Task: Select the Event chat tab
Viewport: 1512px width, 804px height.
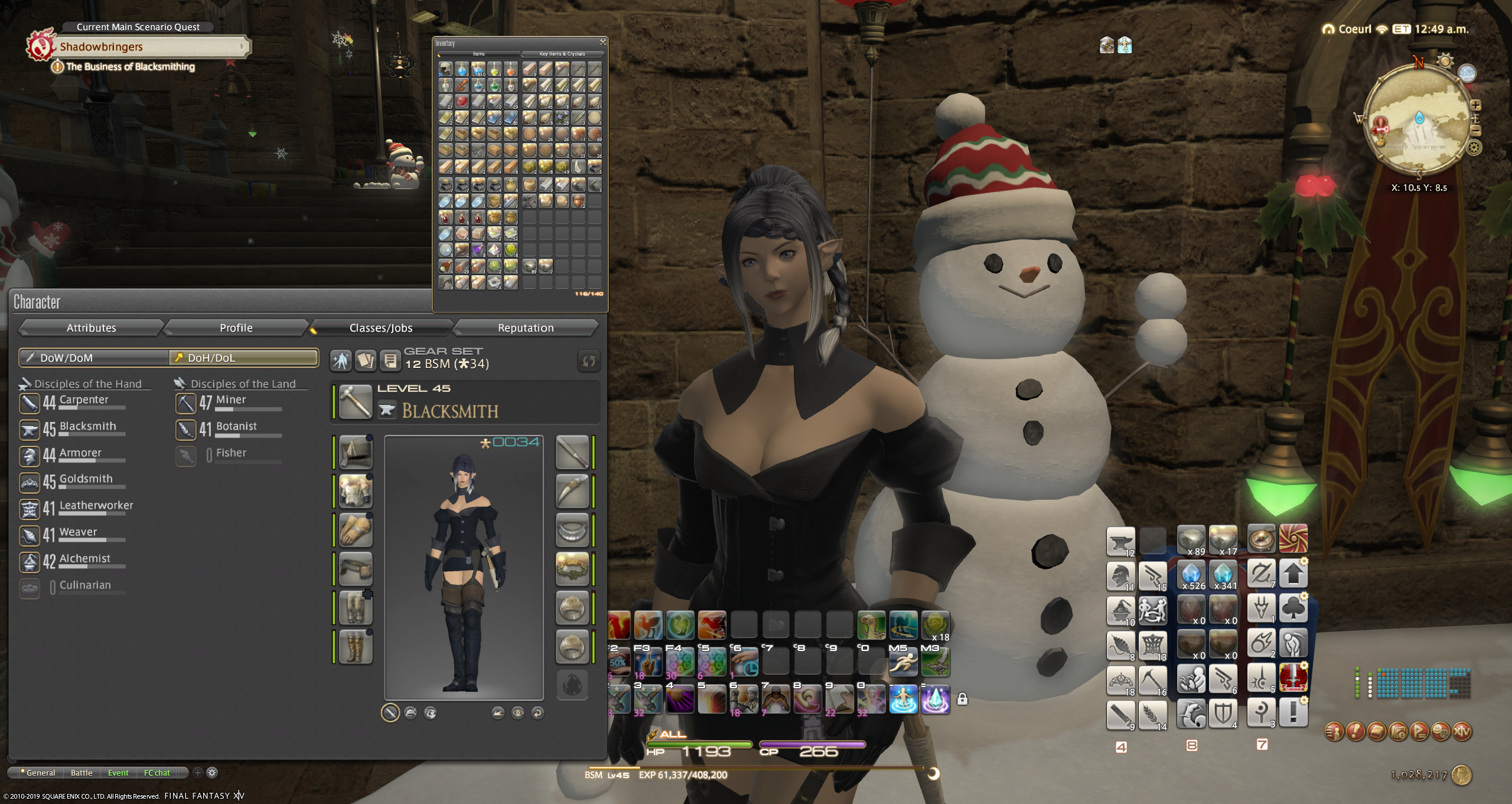Action: click(x=118, y=773)
